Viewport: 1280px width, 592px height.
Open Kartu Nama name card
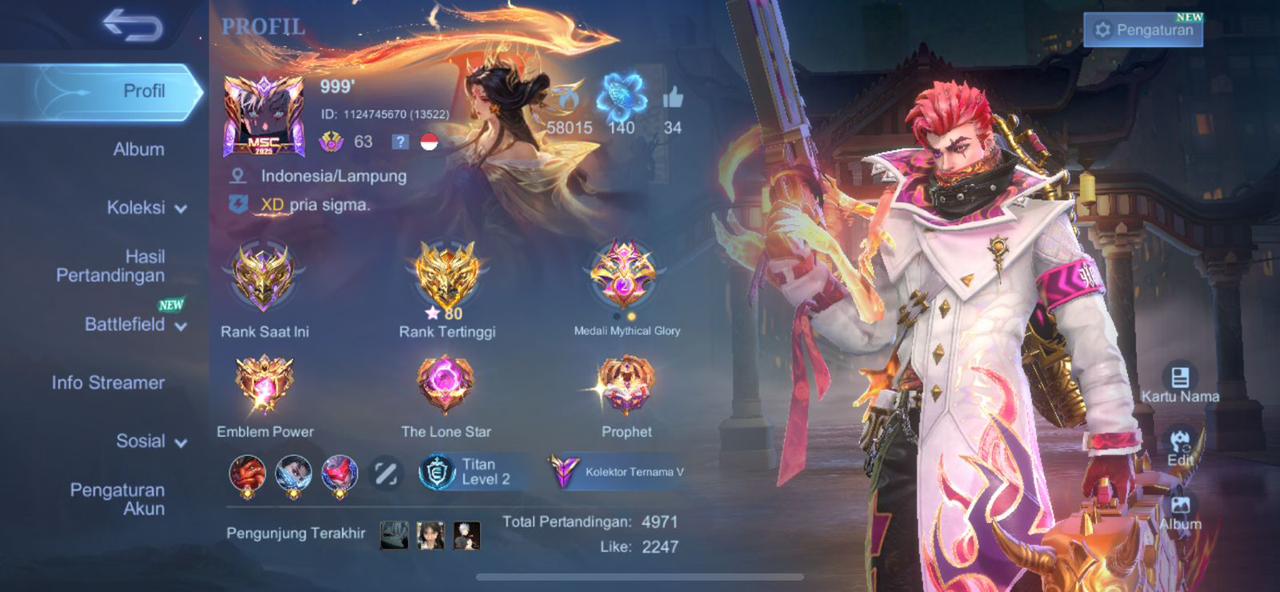point(1180,382)
